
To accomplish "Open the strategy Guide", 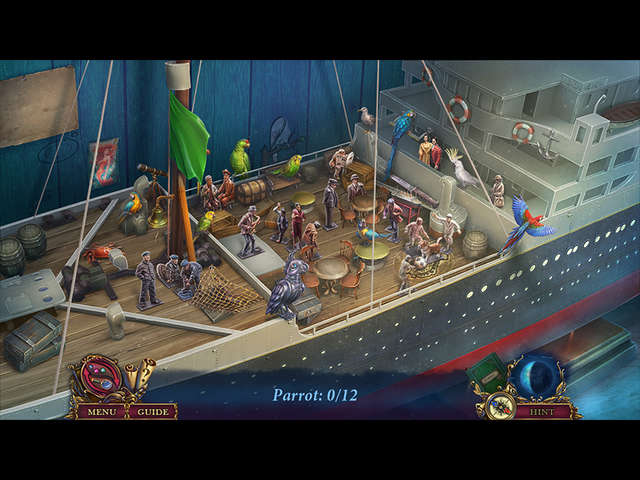I will coord(153,411).
